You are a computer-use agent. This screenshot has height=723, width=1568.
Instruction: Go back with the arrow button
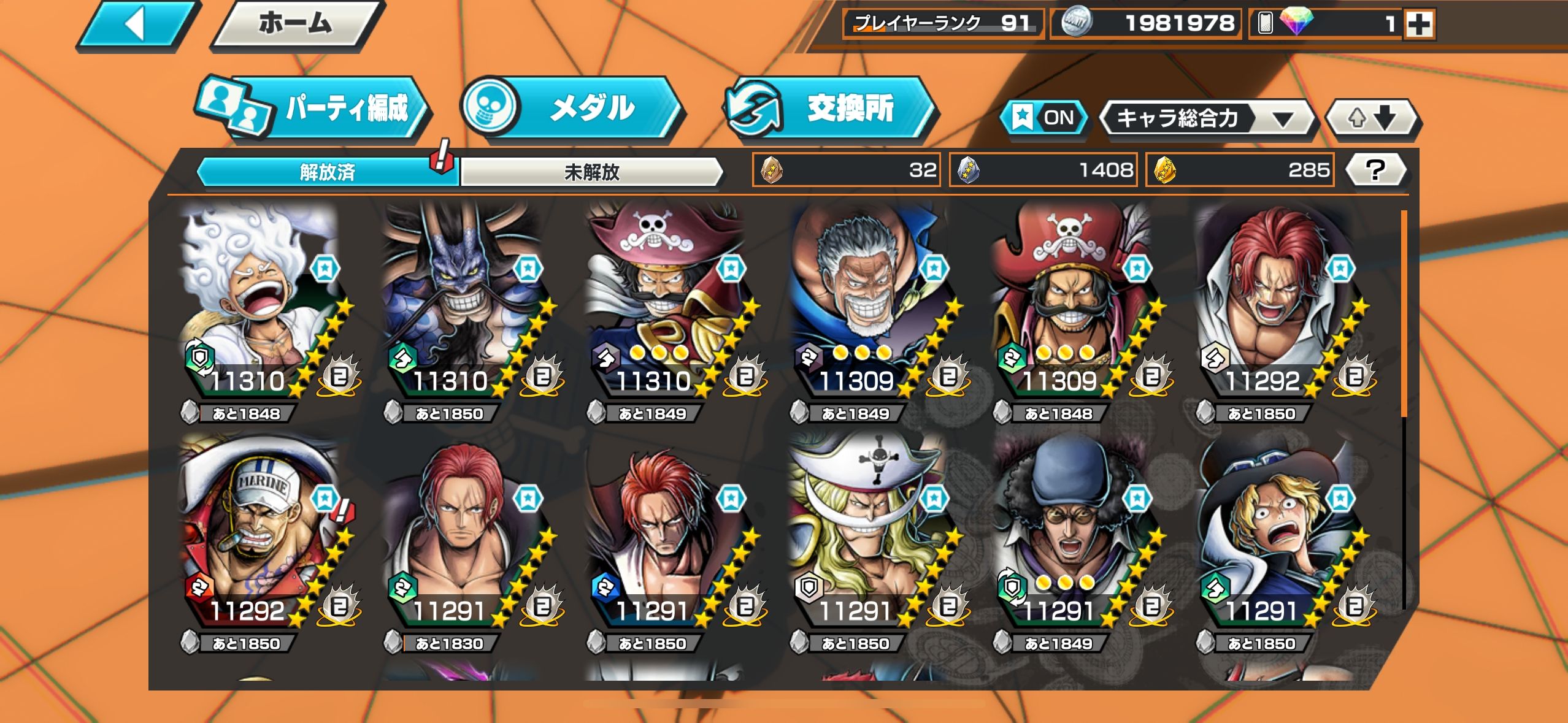point(138,25)
